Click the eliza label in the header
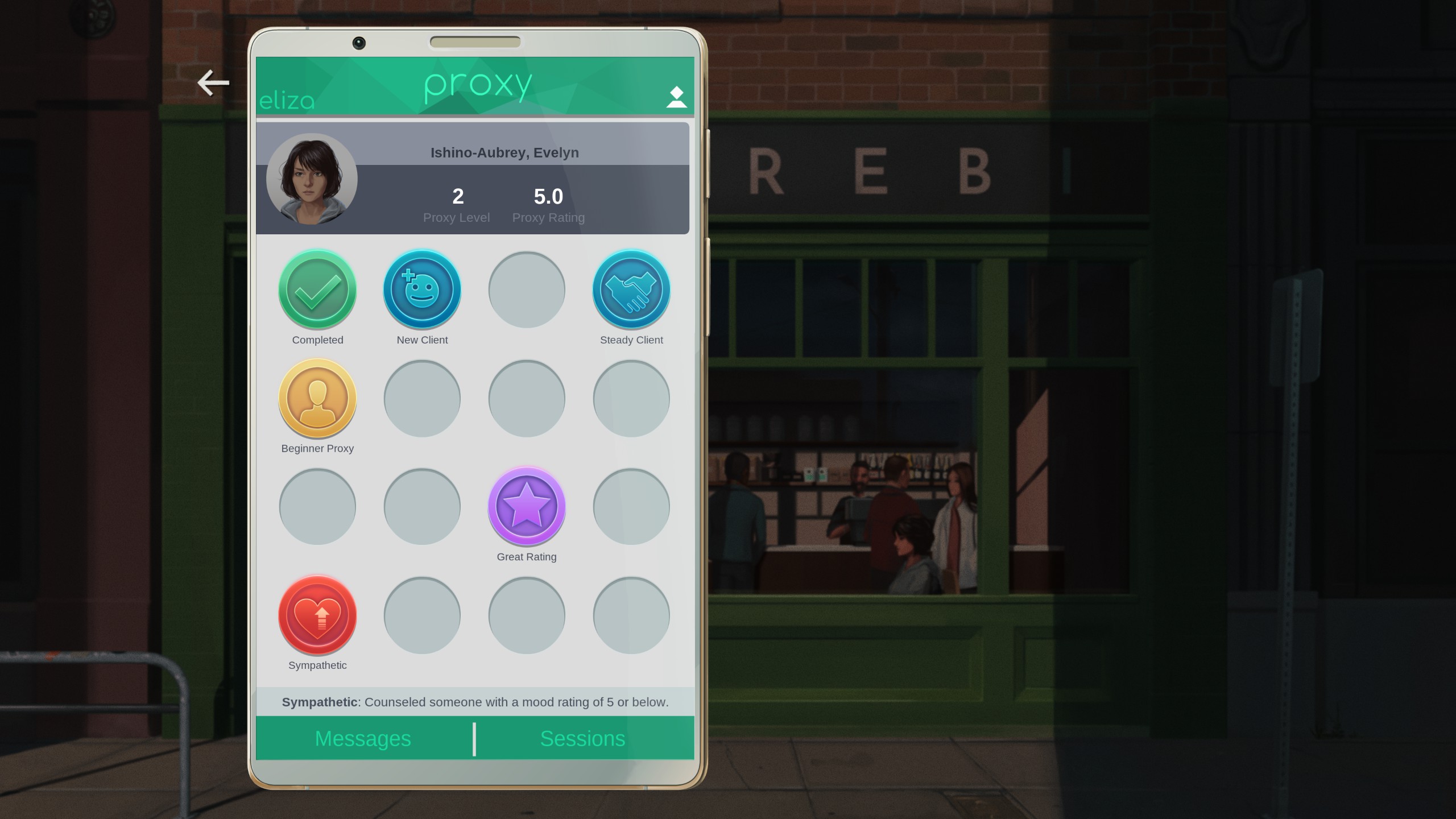1456x819 pixels. pos(287,100)
